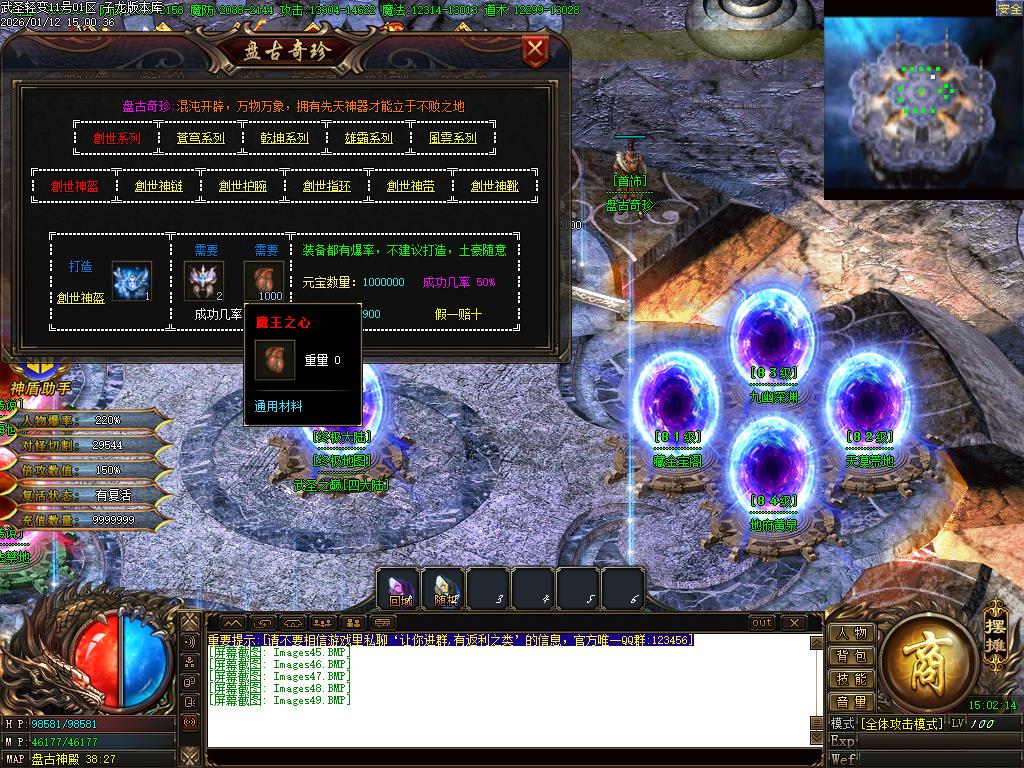The height and width of the screenshot is (768, 1024).
Task: Choose the 風雲系列 series tab
Action: (452, 138)
